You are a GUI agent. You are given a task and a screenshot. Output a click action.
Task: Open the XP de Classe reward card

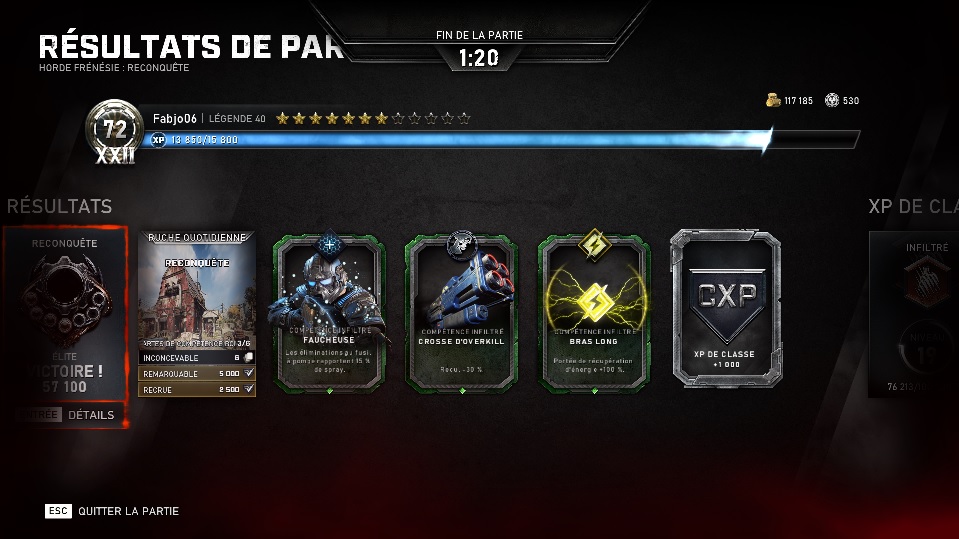coord(727,308)
